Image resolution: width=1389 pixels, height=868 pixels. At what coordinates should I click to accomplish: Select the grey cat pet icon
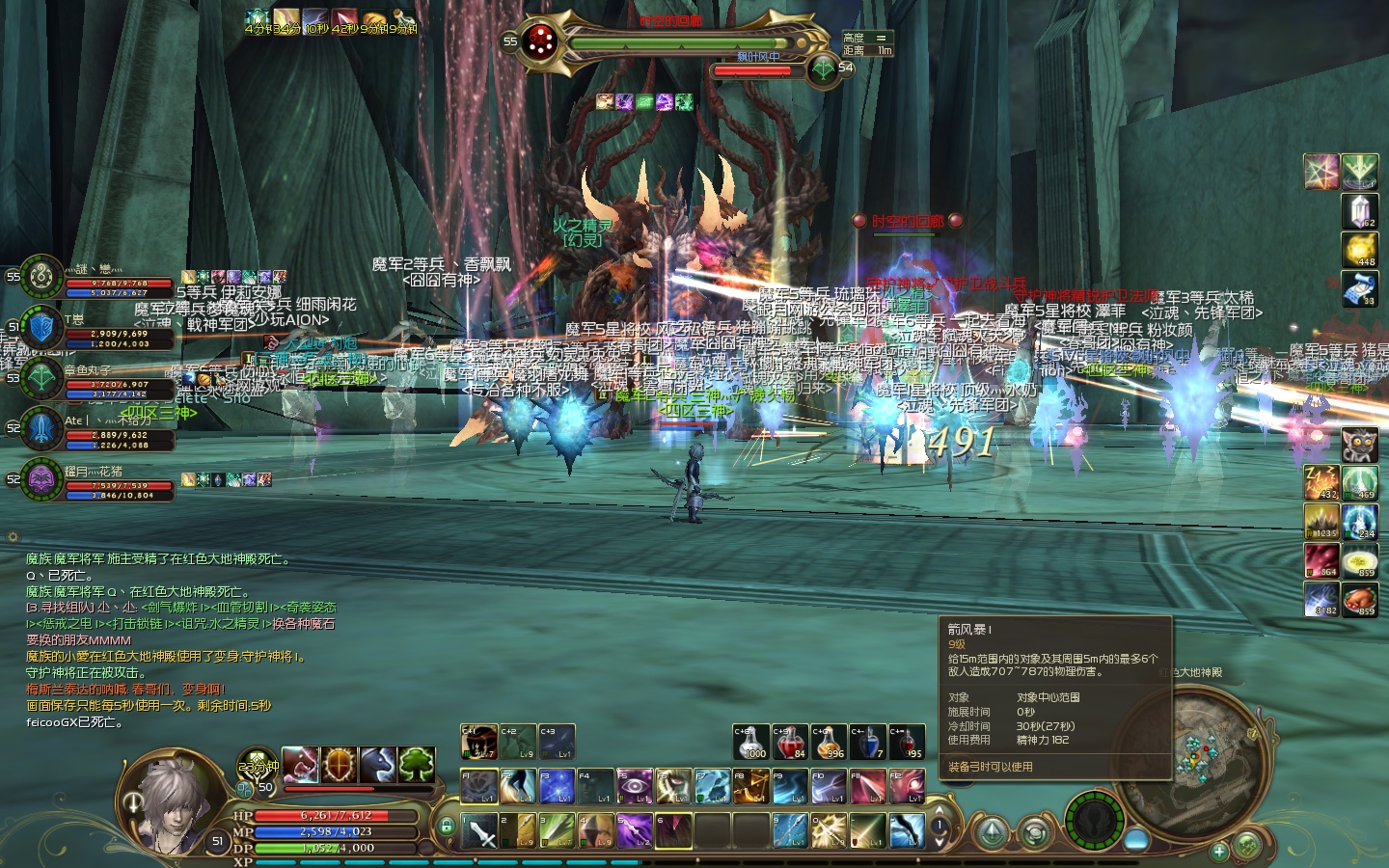1360,445
